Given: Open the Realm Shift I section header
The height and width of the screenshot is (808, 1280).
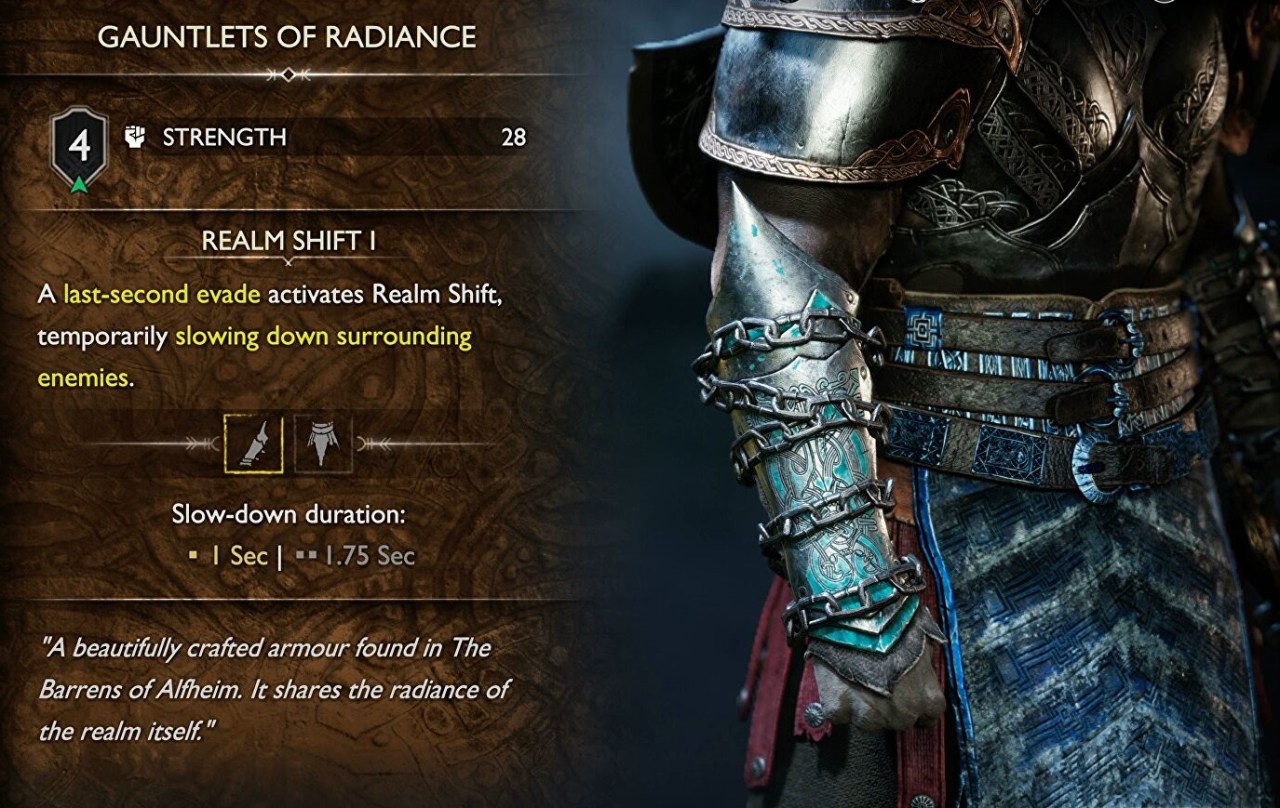Looking at the screenshot, I should tap(287, 239).
